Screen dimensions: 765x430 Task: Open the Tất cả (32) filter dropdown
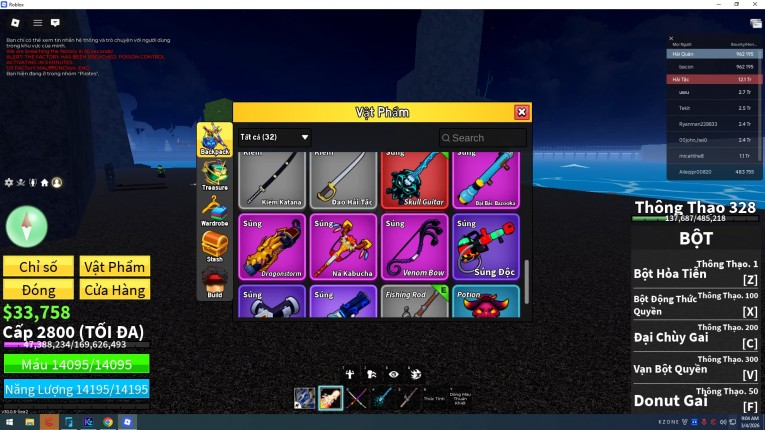(274, 137)
